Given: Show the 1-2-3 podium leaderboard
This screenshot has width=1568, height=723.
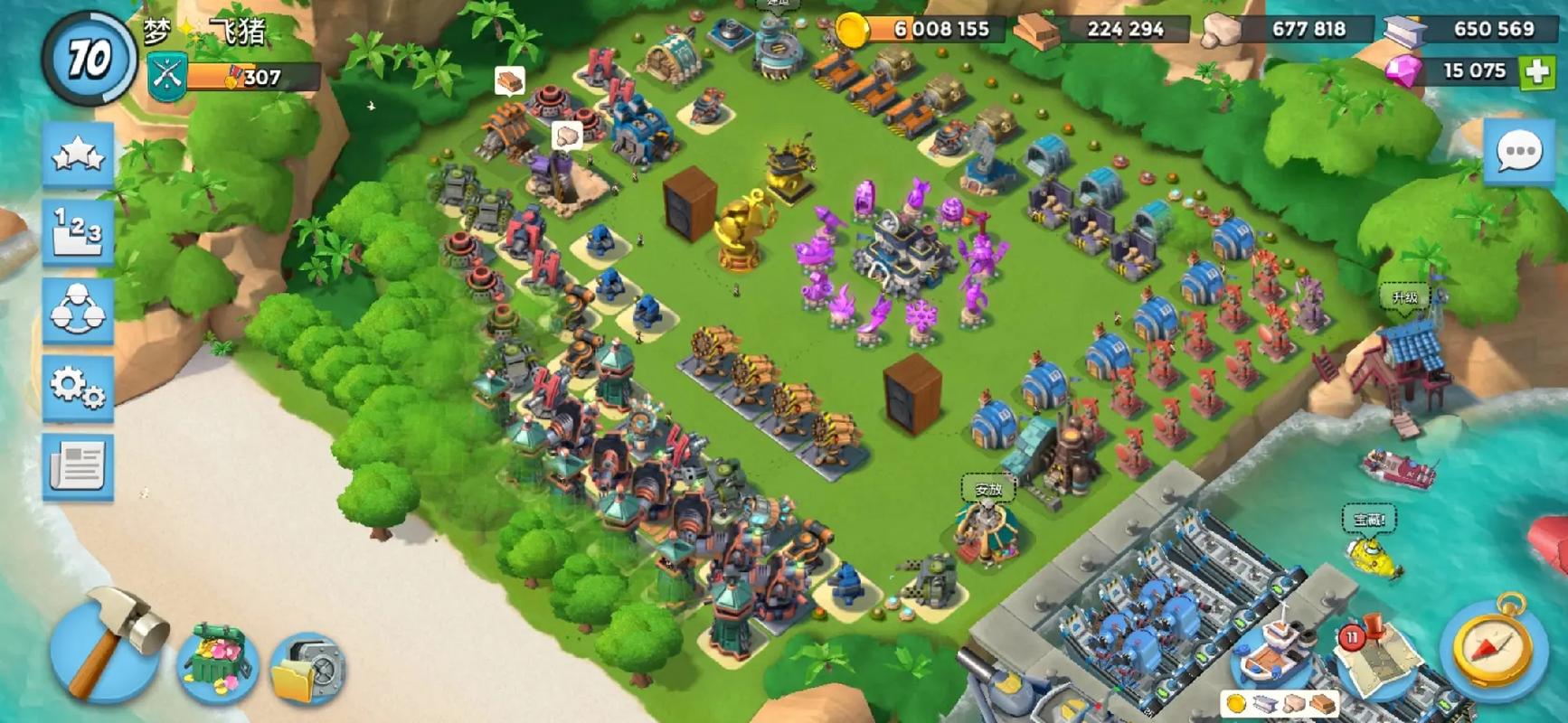Looking at the screenshot, I should pyautogui.click(x=78, y=230).
